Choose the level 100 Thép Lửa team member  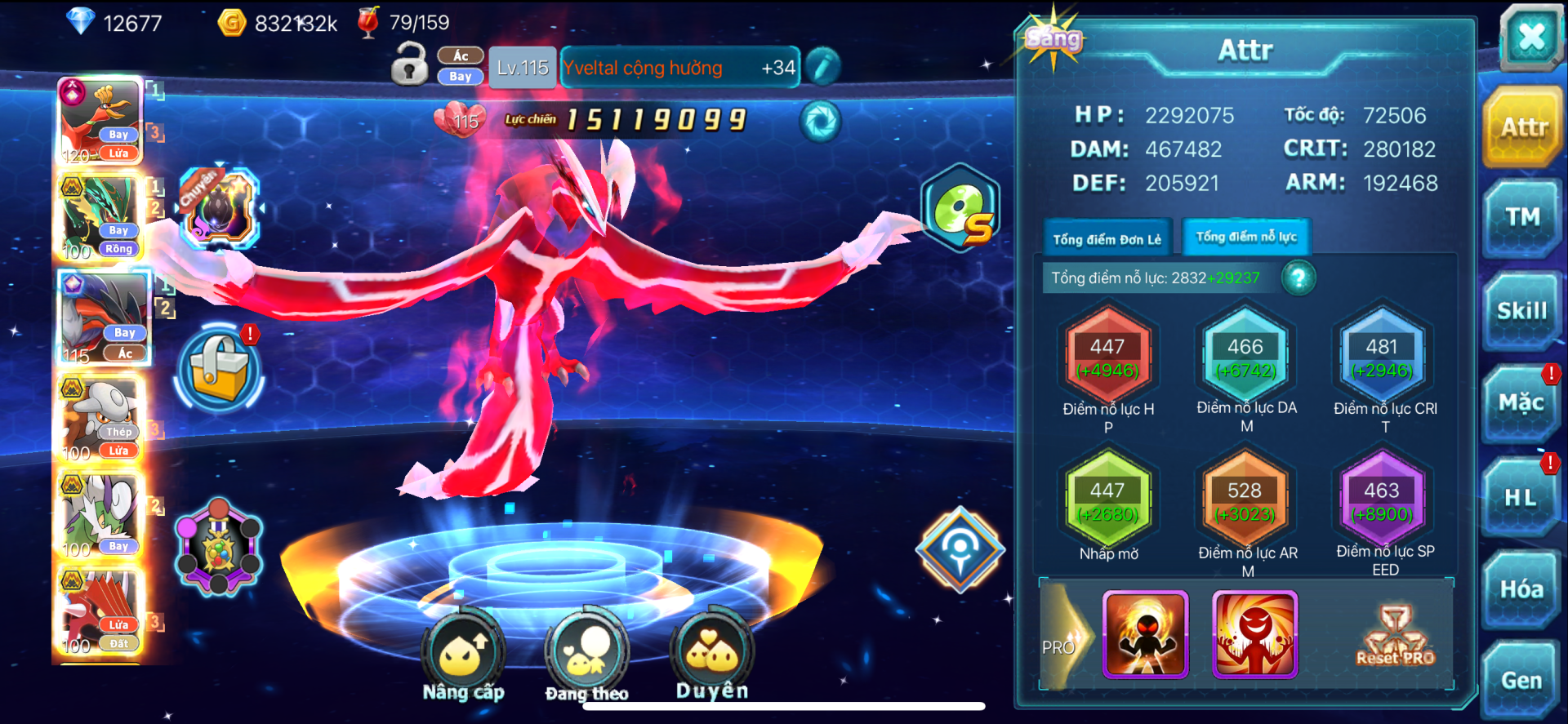point(101,419)
